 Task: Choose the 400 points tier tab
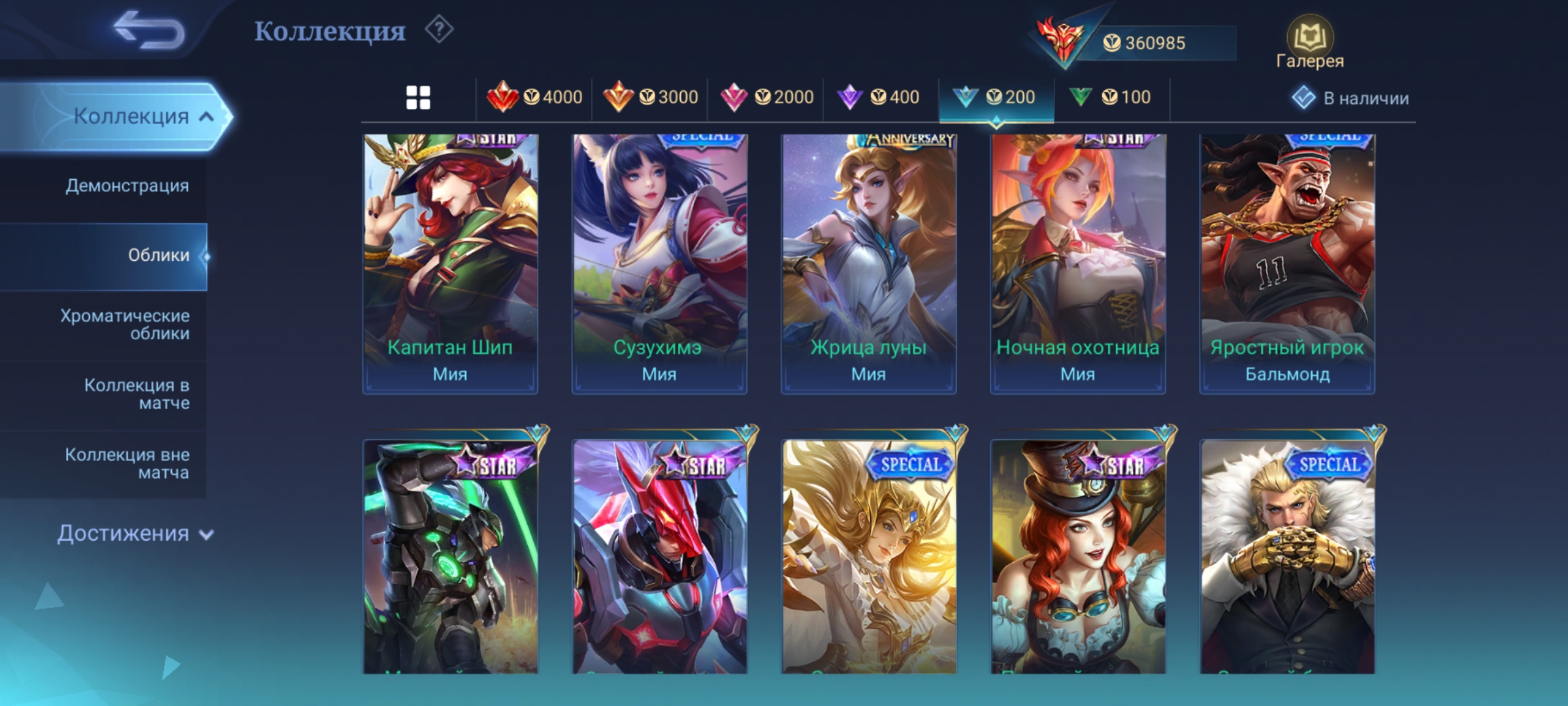(x=879, y=98)
